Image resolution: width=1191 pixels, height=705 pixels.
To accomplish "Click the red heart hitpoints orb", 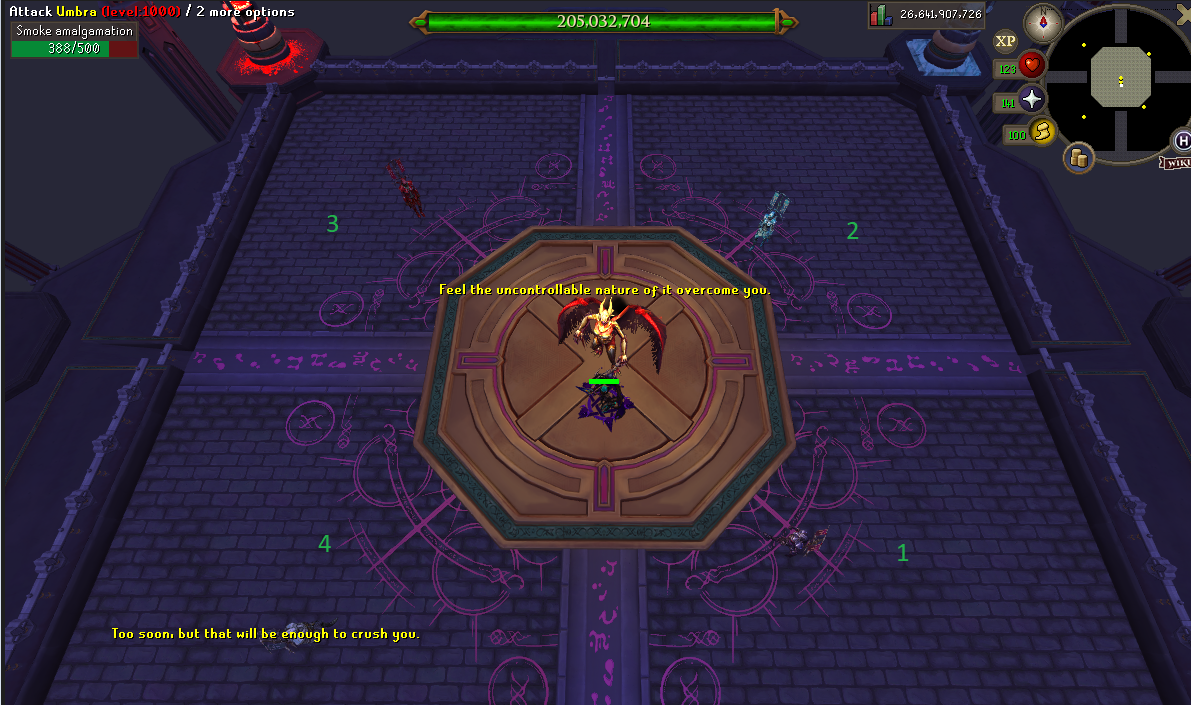I will 1031,67.
